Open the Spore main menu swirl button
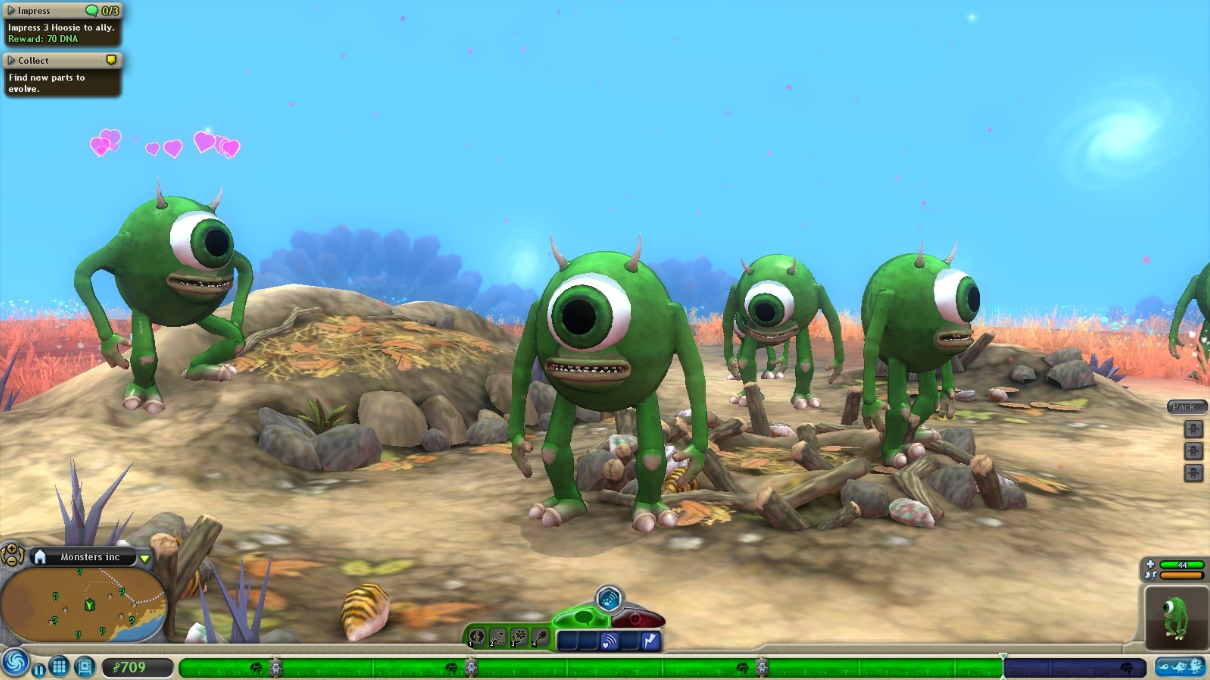 click(x=15, y=663)
